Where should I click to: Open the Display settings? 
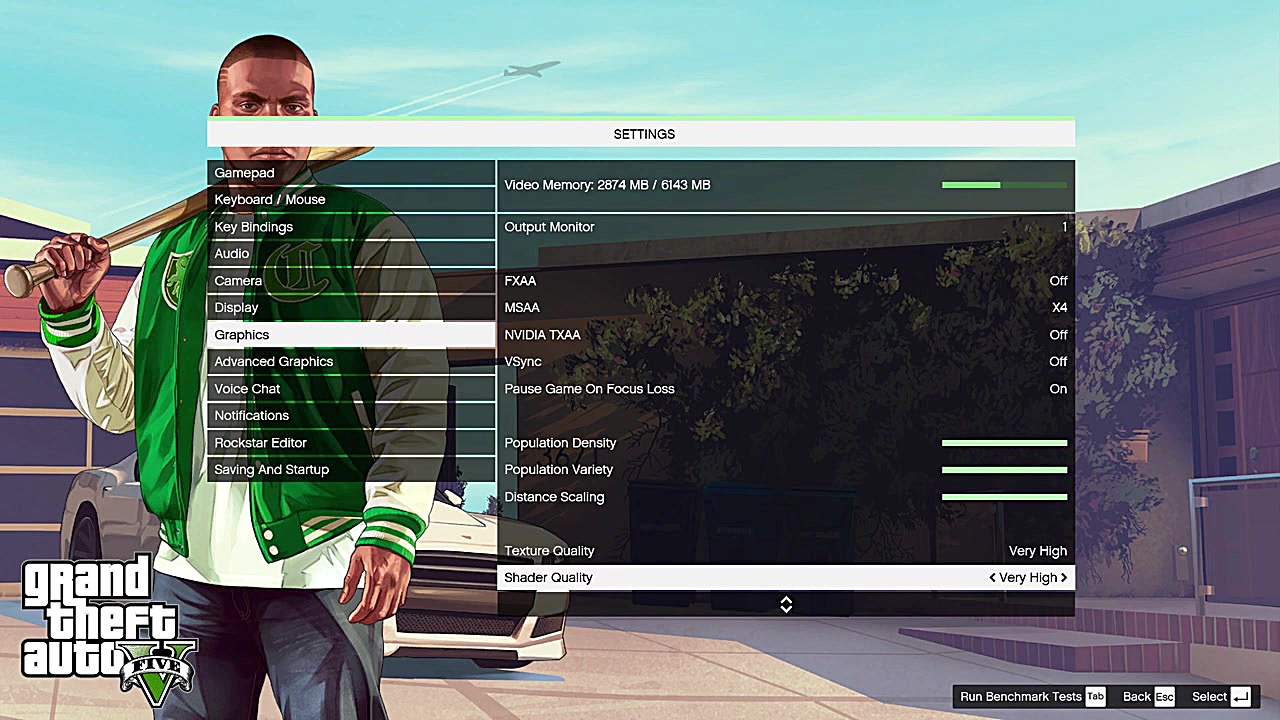(350, 308)
